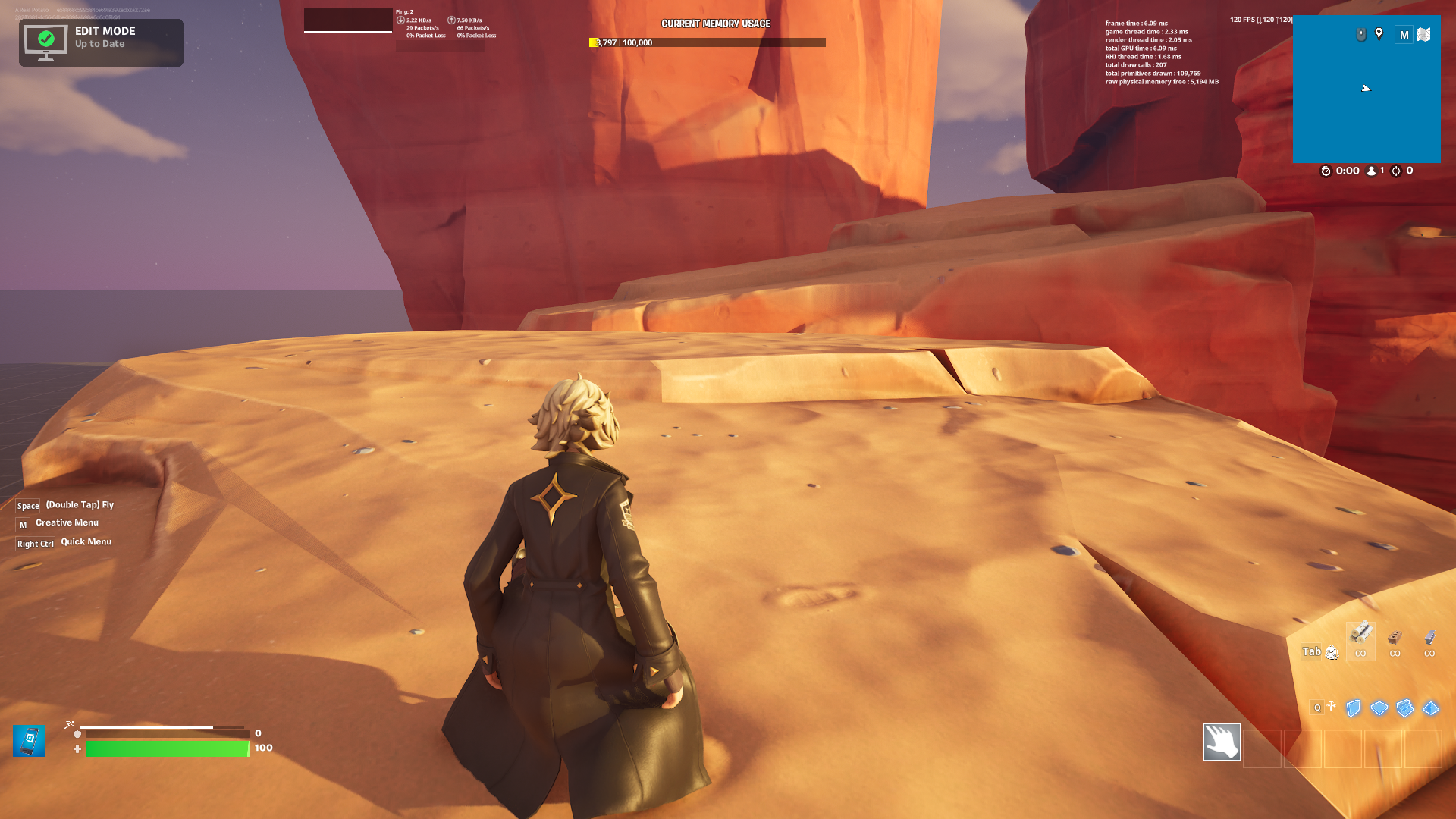Click the mouse icon above the minimap
This screenshot has width=1456, height=819.
[x=1361, y=35]
